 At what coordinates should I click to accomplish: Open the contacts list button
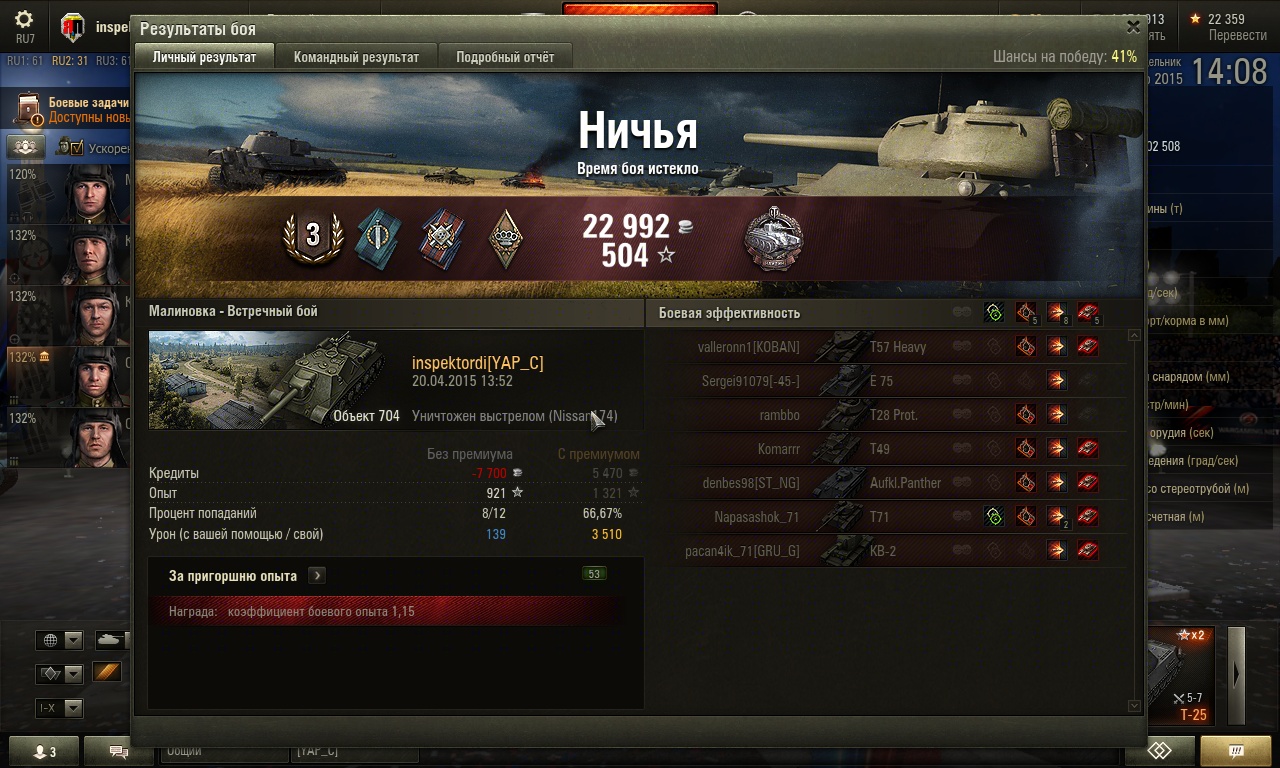click(x=44, y=752)
